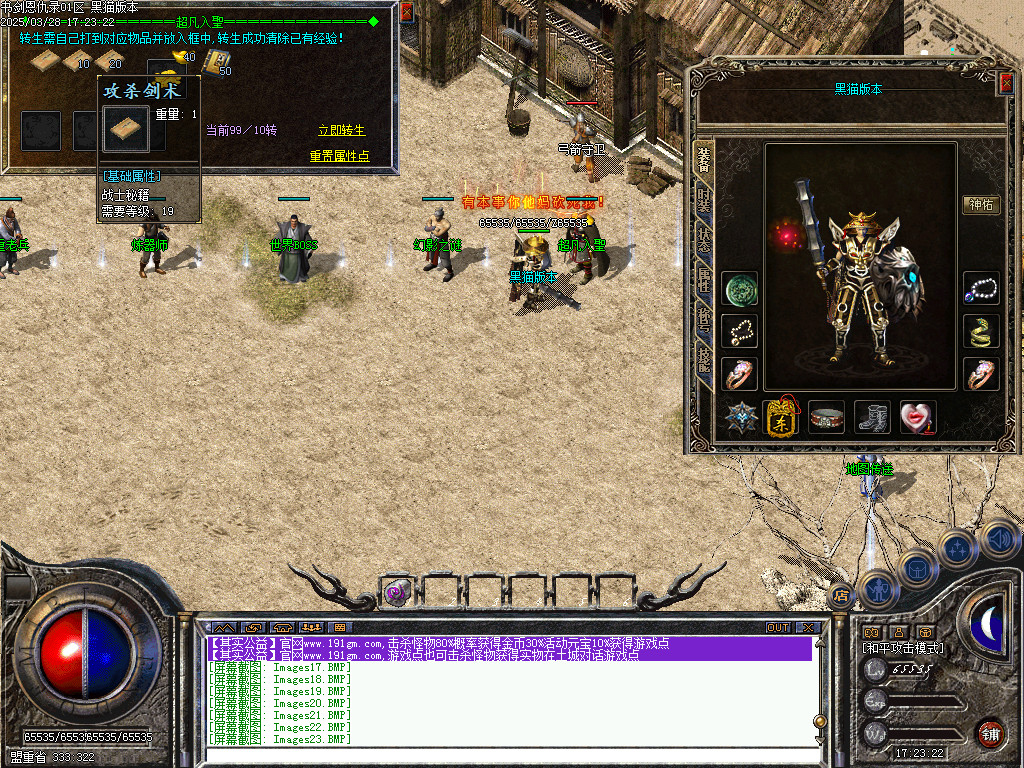Viewport: 1024px width, 768px height.
Task: Choose the golden snake bracelet slot
Action: [981, 331]
